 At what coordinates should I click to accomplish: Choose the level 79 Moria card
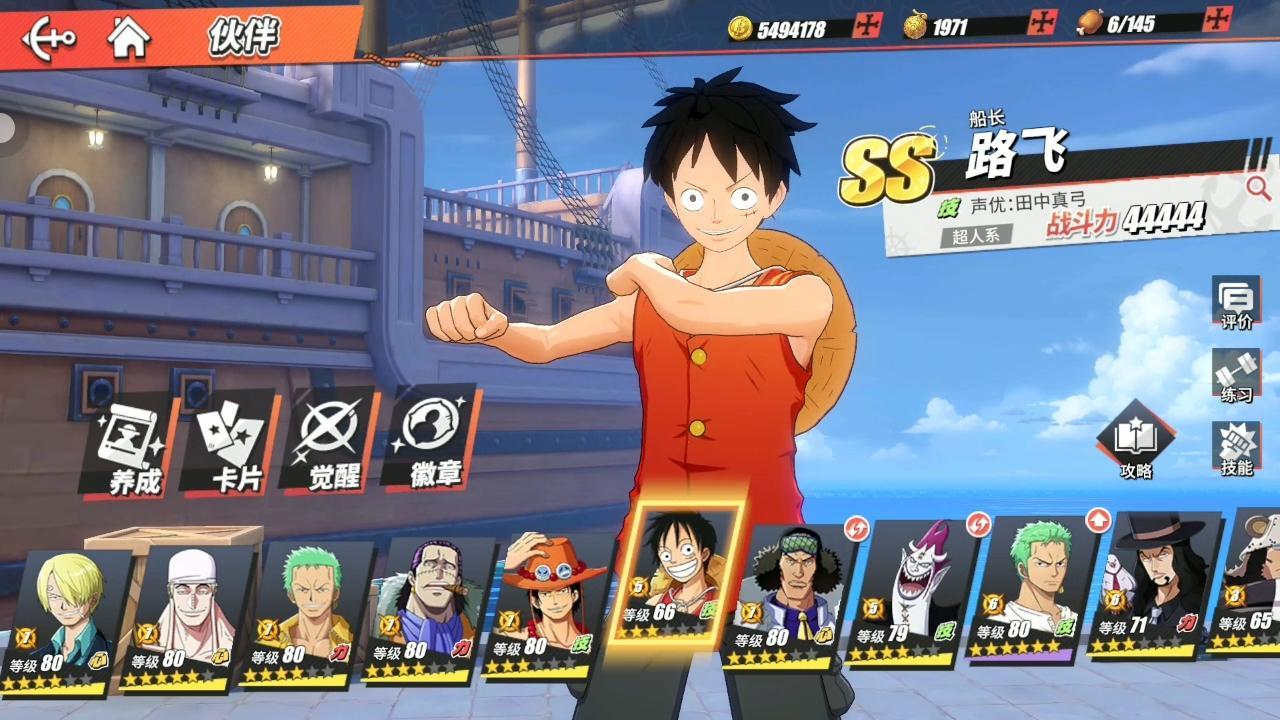pyautogui.click(x=910, y=595)
